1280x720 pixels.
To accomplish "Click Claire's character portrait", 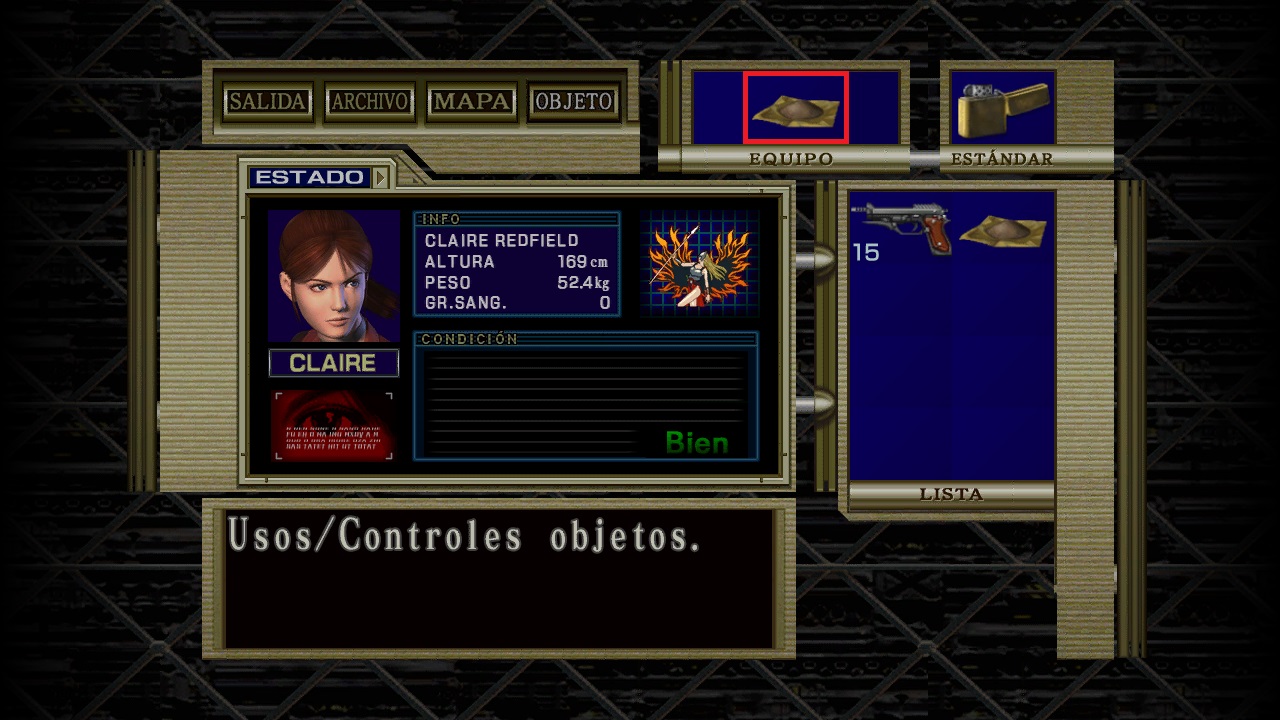I will pyautogui.click(x=333, y=276).
